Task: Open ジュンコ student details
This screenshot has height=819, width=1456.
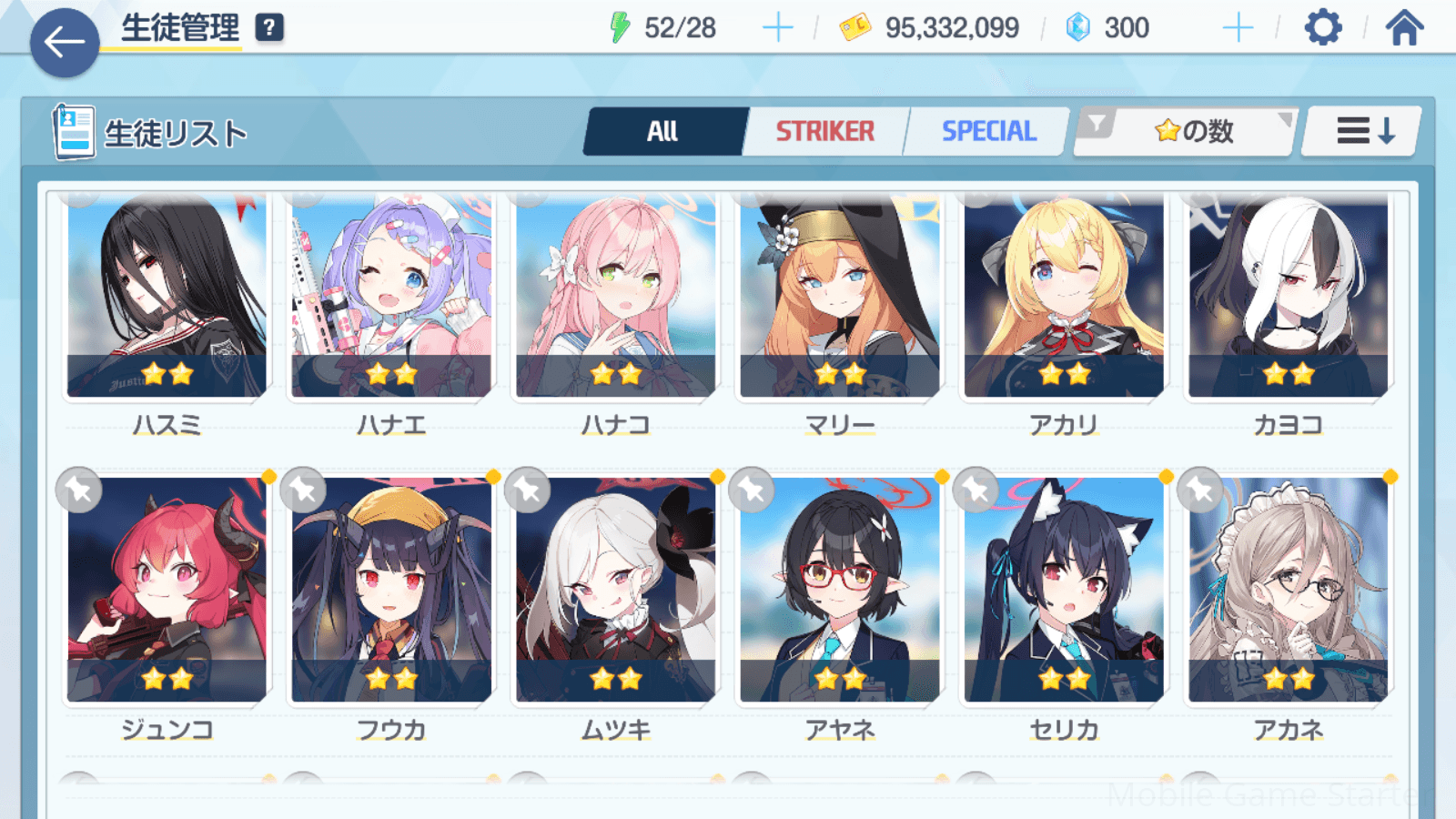Action: [x=167, y=590]
